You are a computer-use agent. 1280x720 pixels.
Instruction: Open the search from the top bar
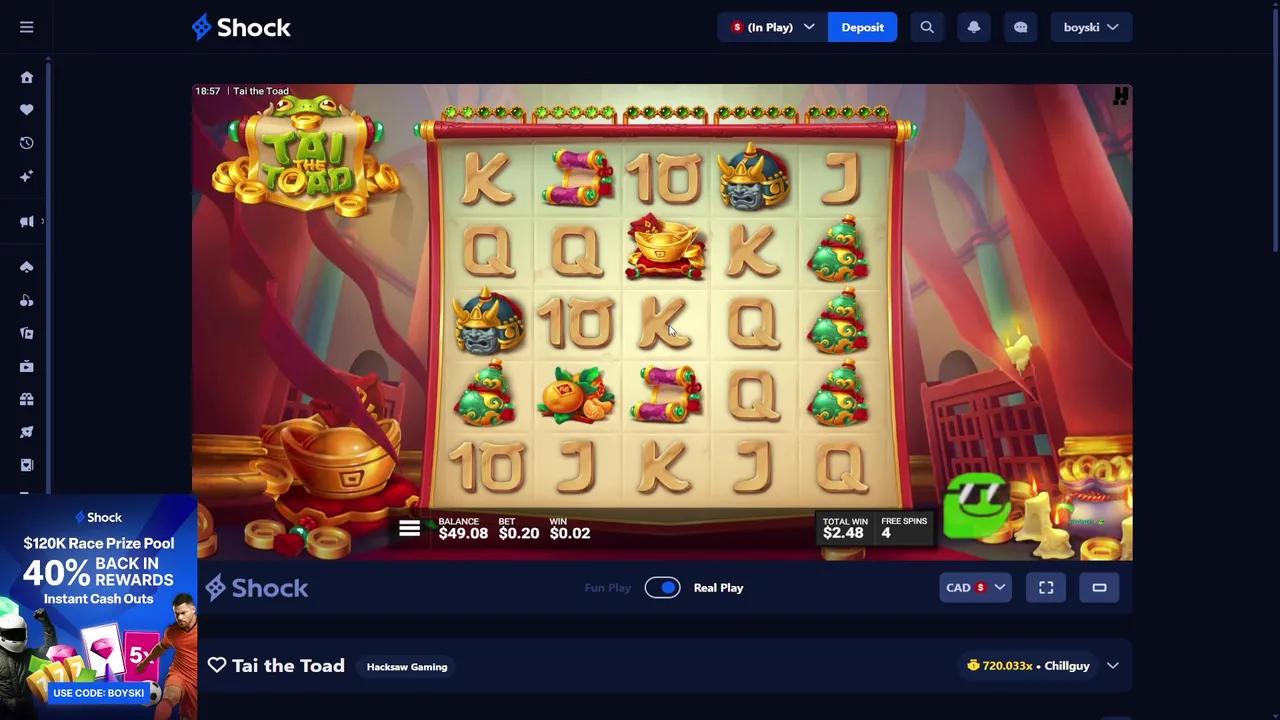click(926, 27)
